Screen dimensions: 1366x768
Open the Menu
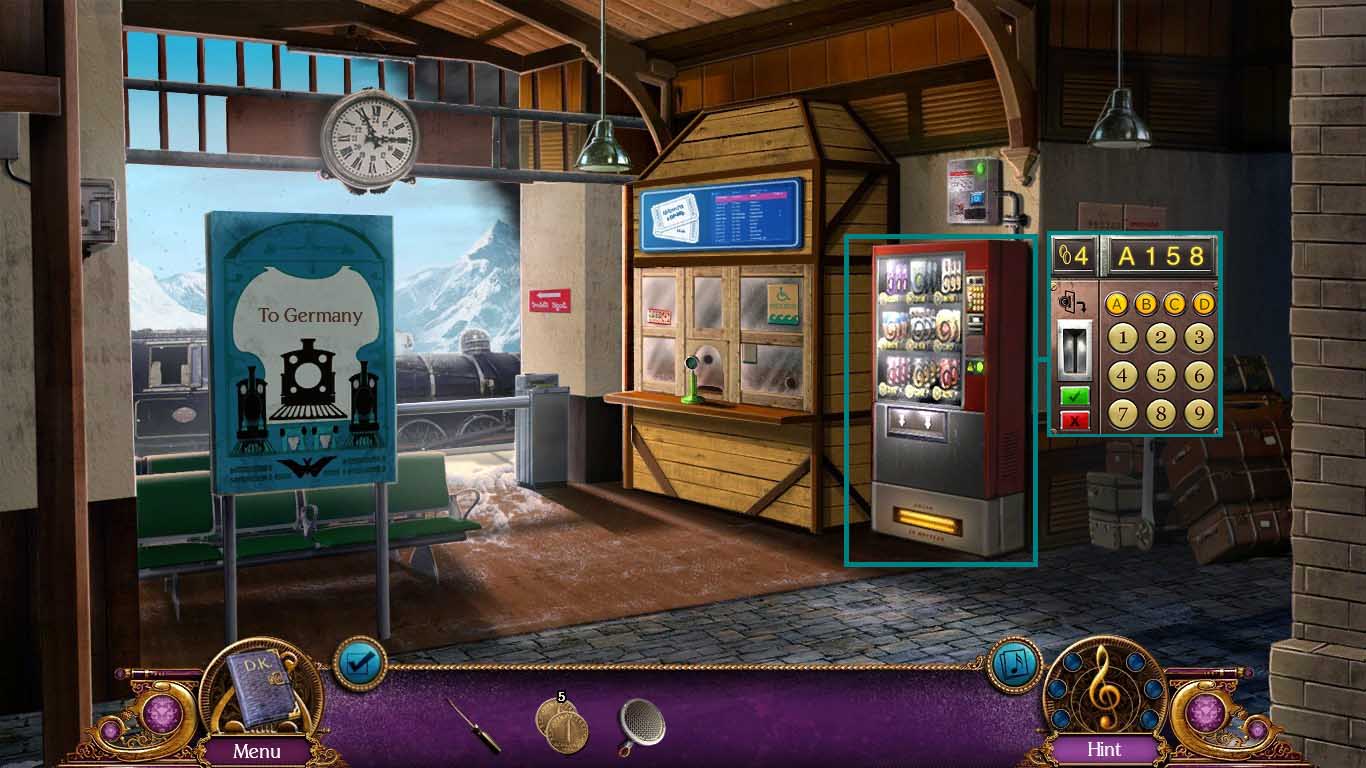pos(259,749)
